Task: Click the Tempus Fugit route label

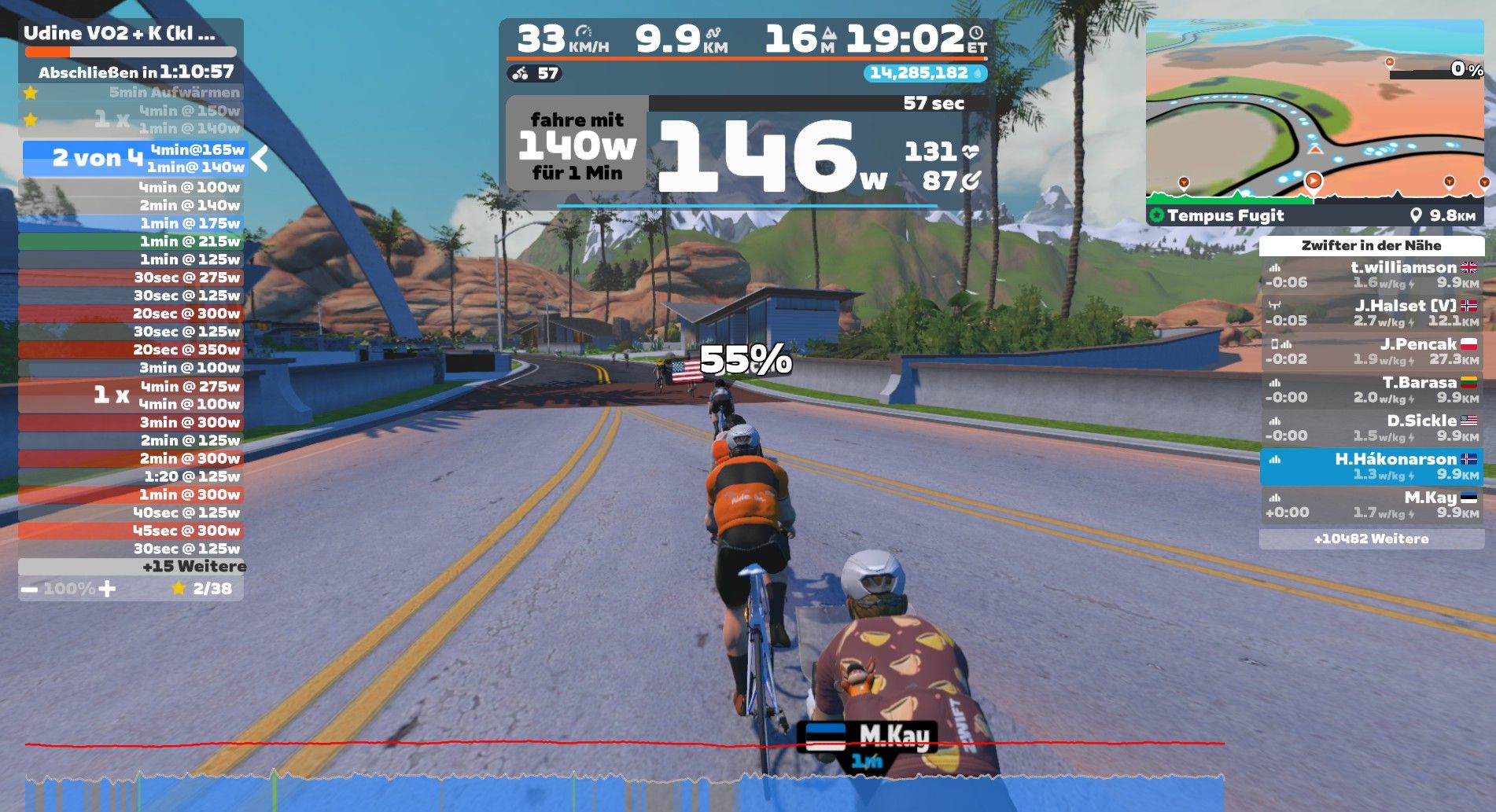Action: [1225, 215]
